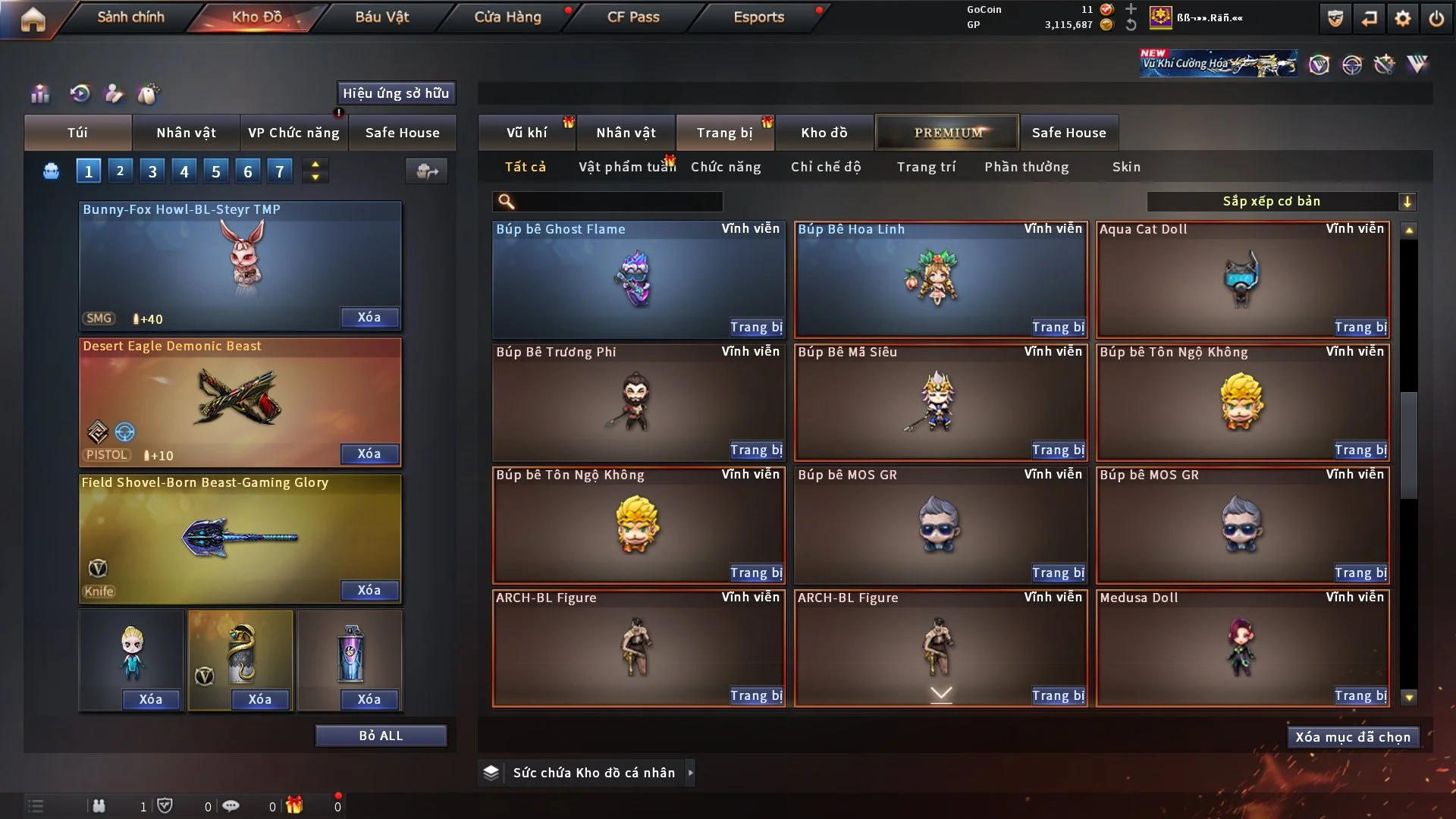
Task: Show the Chức năng item filter
Action: (726, 167)
